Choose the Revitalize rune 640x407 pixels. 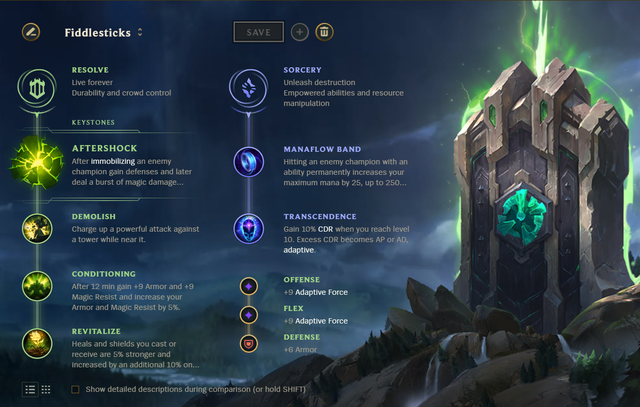(x=37, y=343)
